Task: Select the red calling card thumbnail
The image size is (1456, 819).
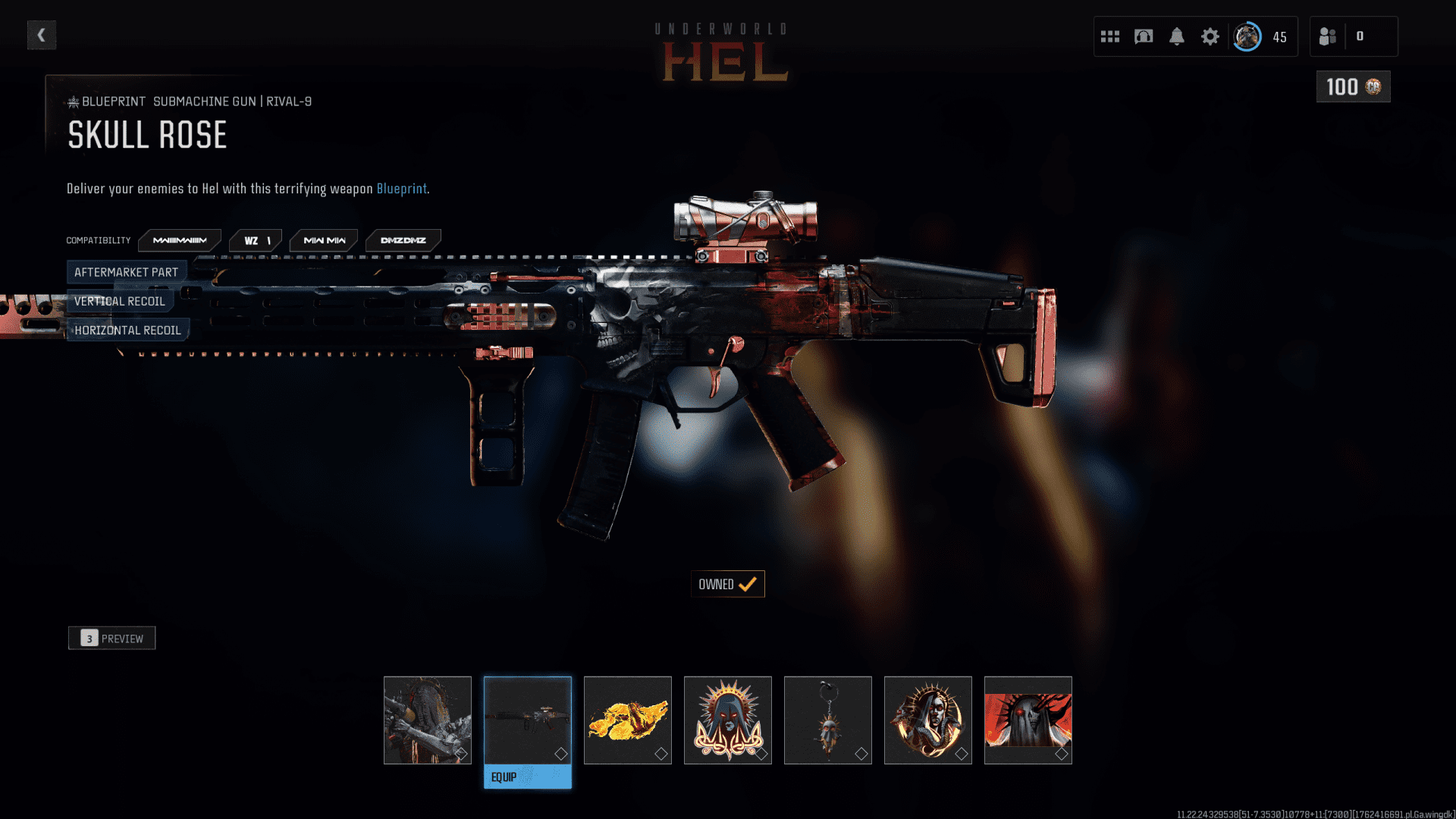Action: click(x=1028, y=720)
